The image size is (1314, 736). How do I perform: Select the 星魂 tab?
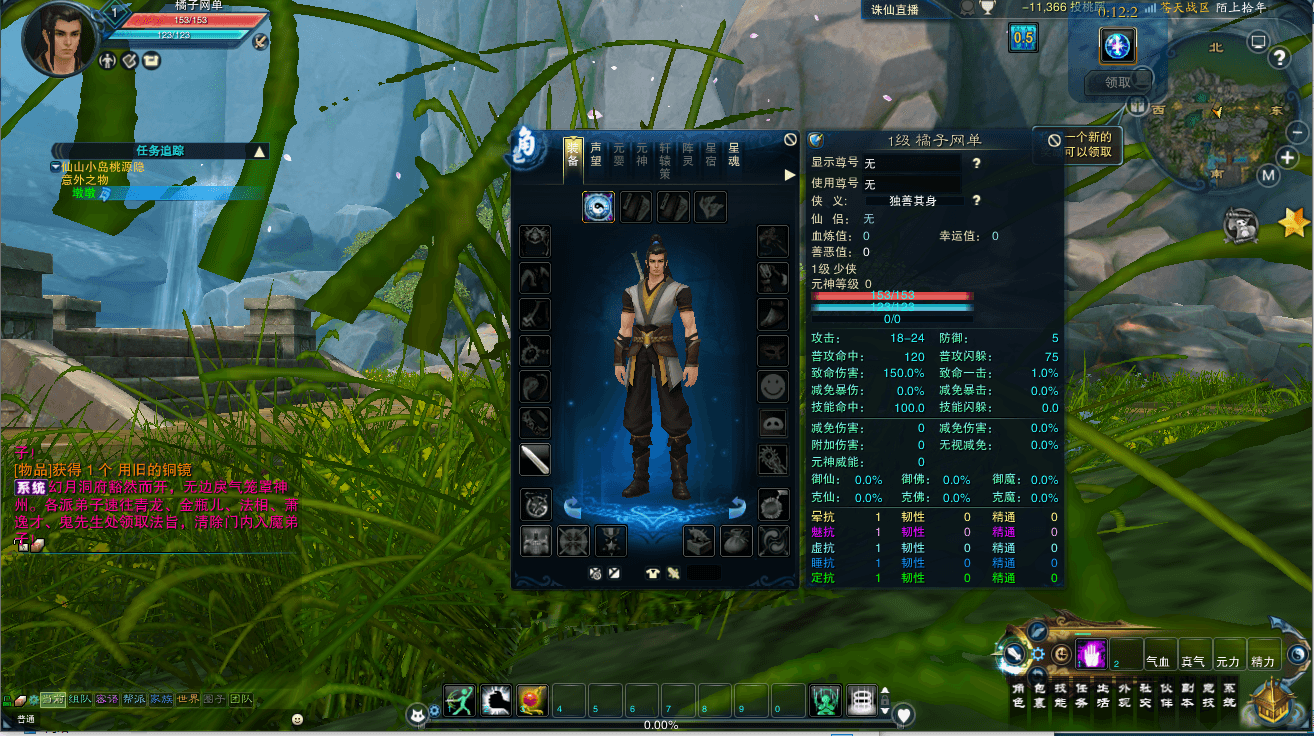733,154
